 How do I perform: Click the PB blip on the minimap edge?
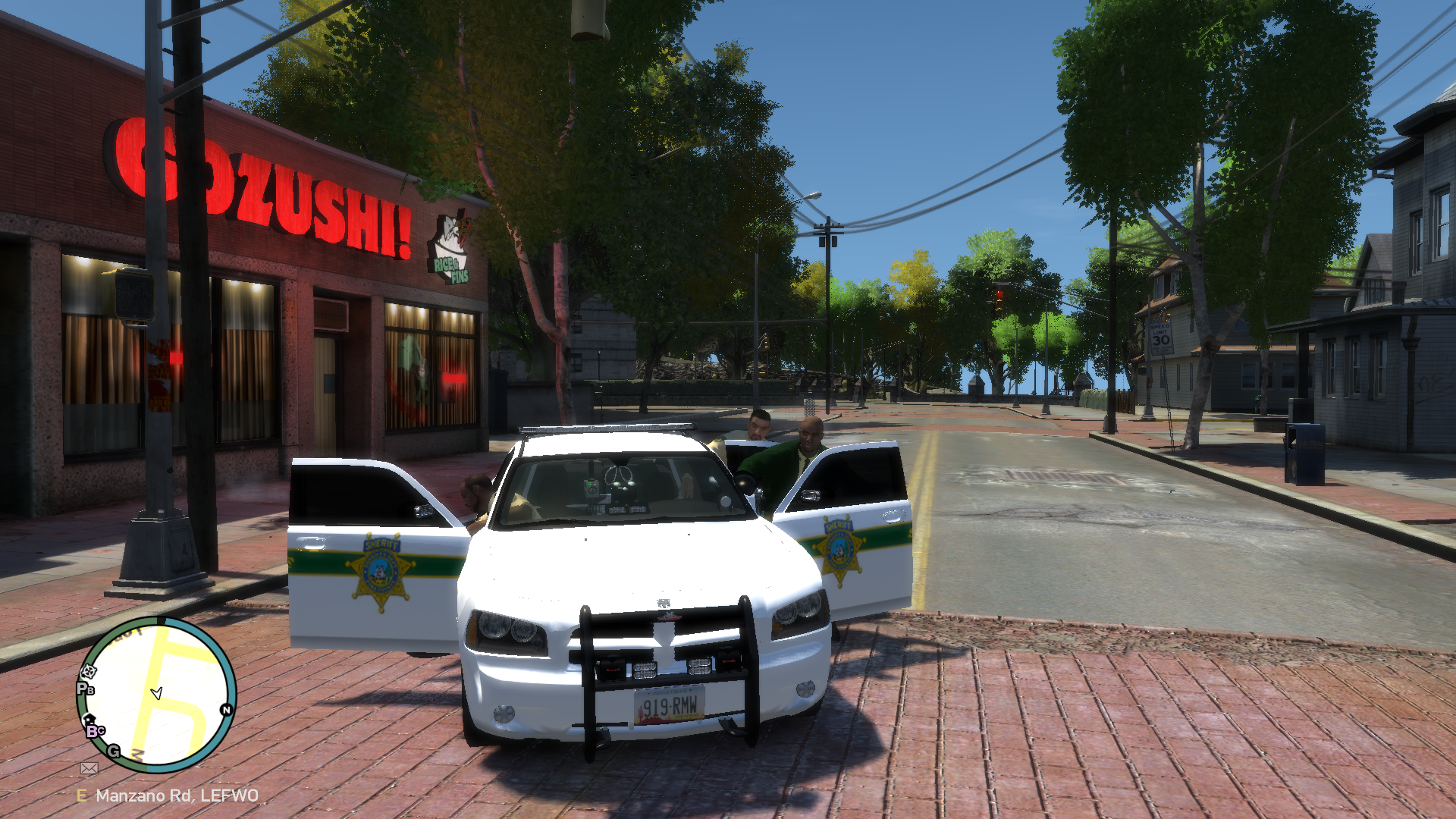point(85,689)
